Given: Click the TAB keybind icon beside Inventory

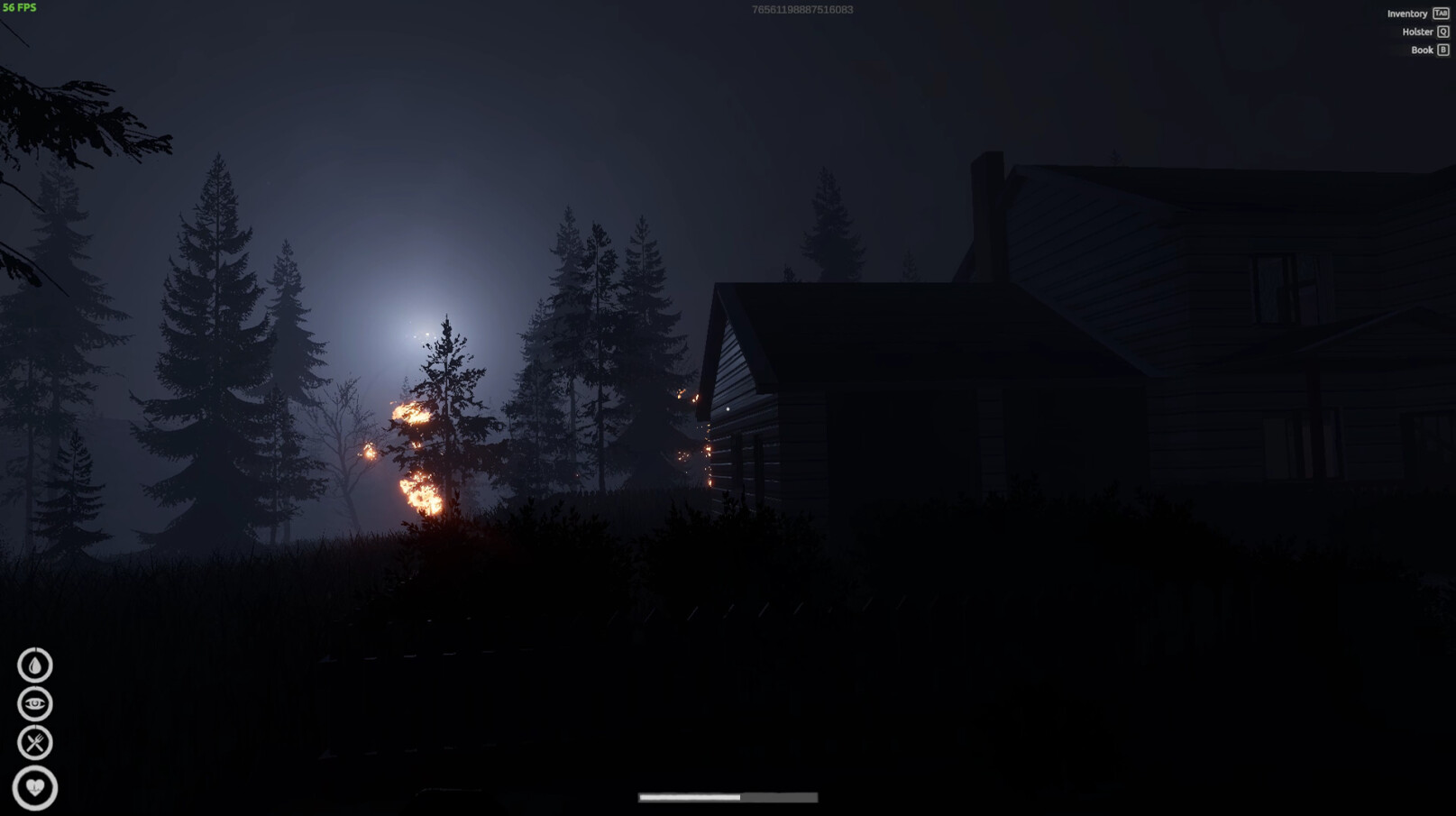Looking at the screenshot, I should pyautogui.click(x=1439, y=14).
